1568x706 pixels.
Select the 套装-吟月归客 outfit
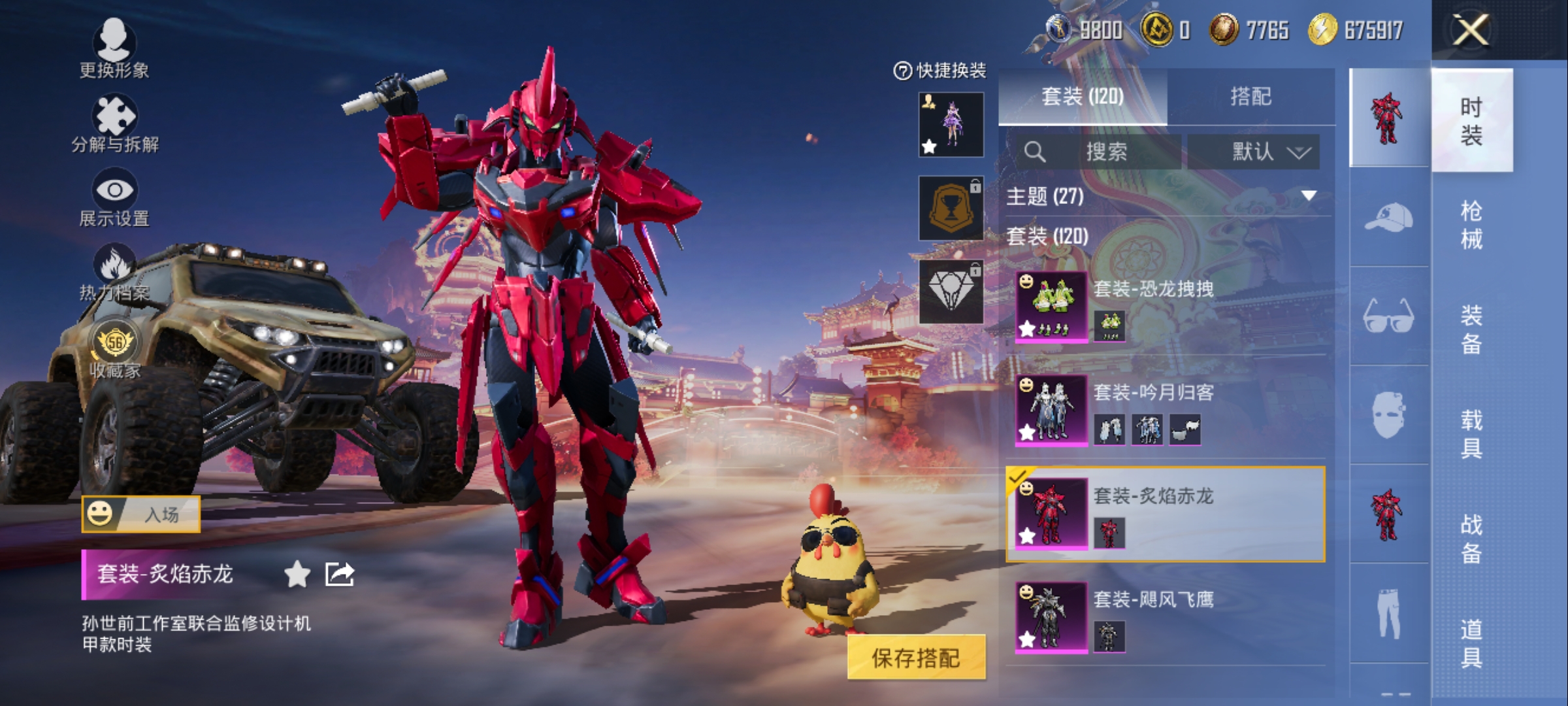[x=1166, y=411]
